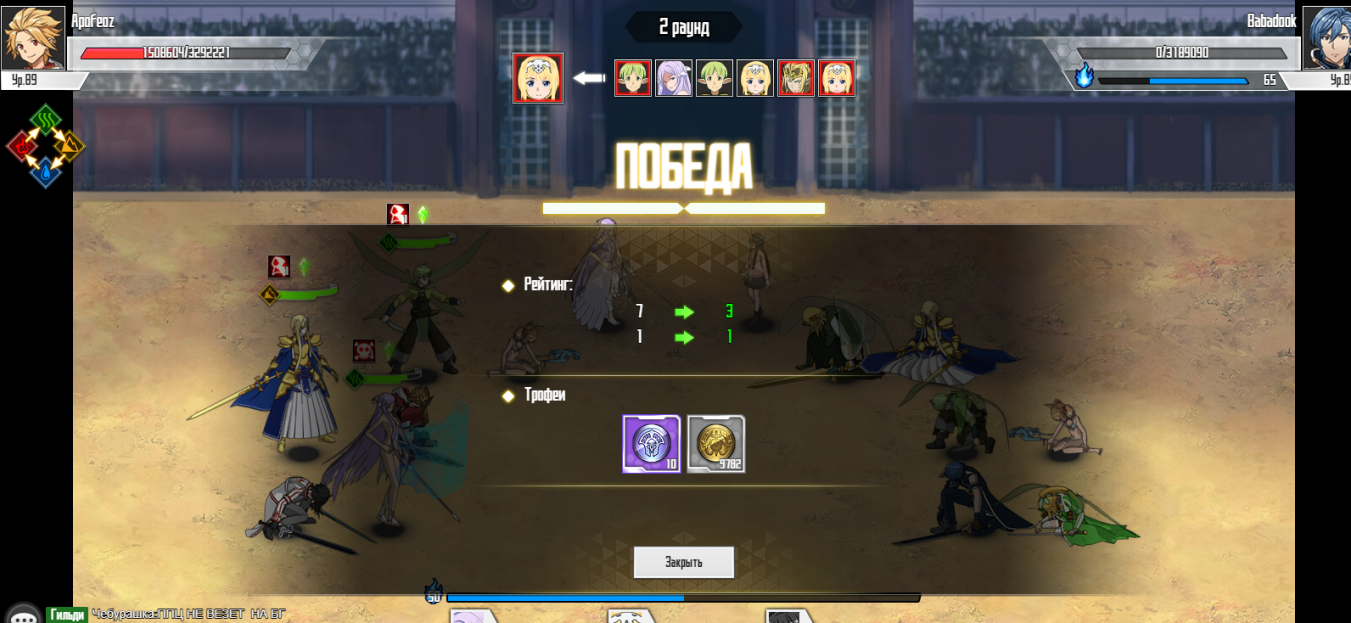The image size is (1351, 623).
Task: Open the chat speech bubble
Action: [x=22, y=616]
